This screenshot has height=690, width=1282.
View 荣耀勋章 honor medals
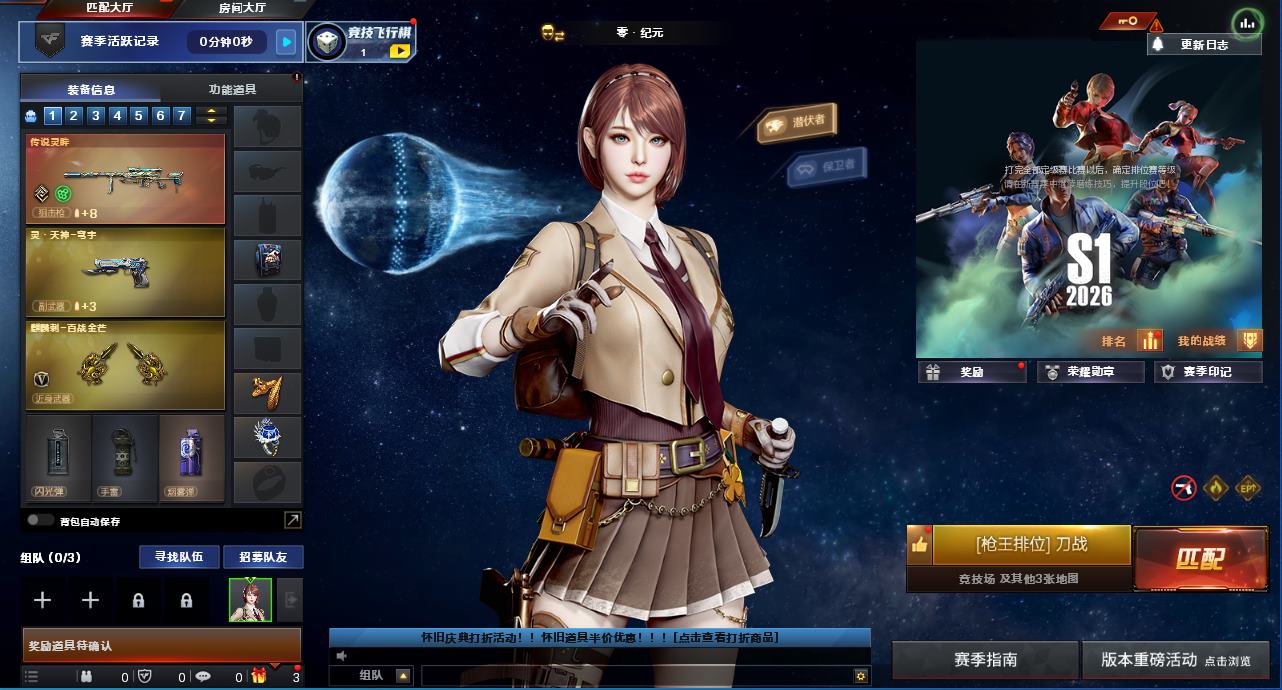tap(1089, 372)
